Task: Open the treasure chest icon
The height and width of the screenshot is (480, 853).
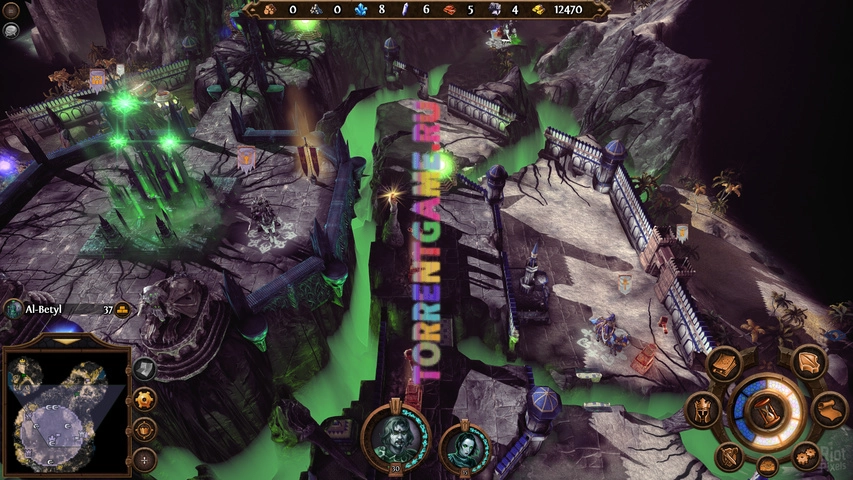Action: pyautogui.click(x=767, y=465)
